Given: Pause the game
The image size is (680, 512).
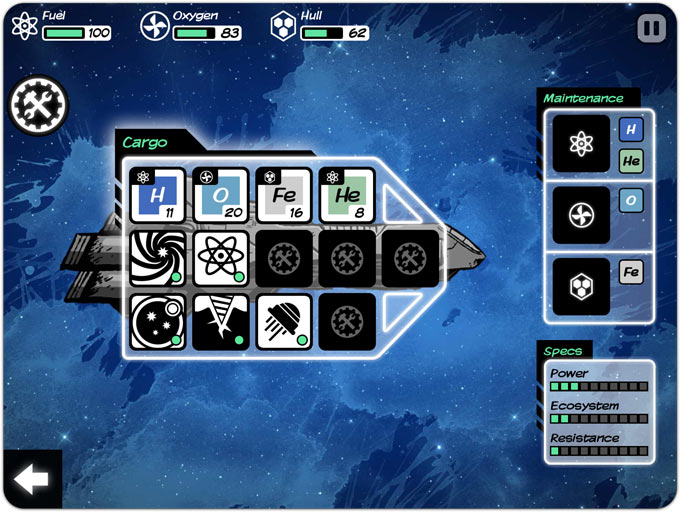Looking at the screenshot, I should pos(651,28).
